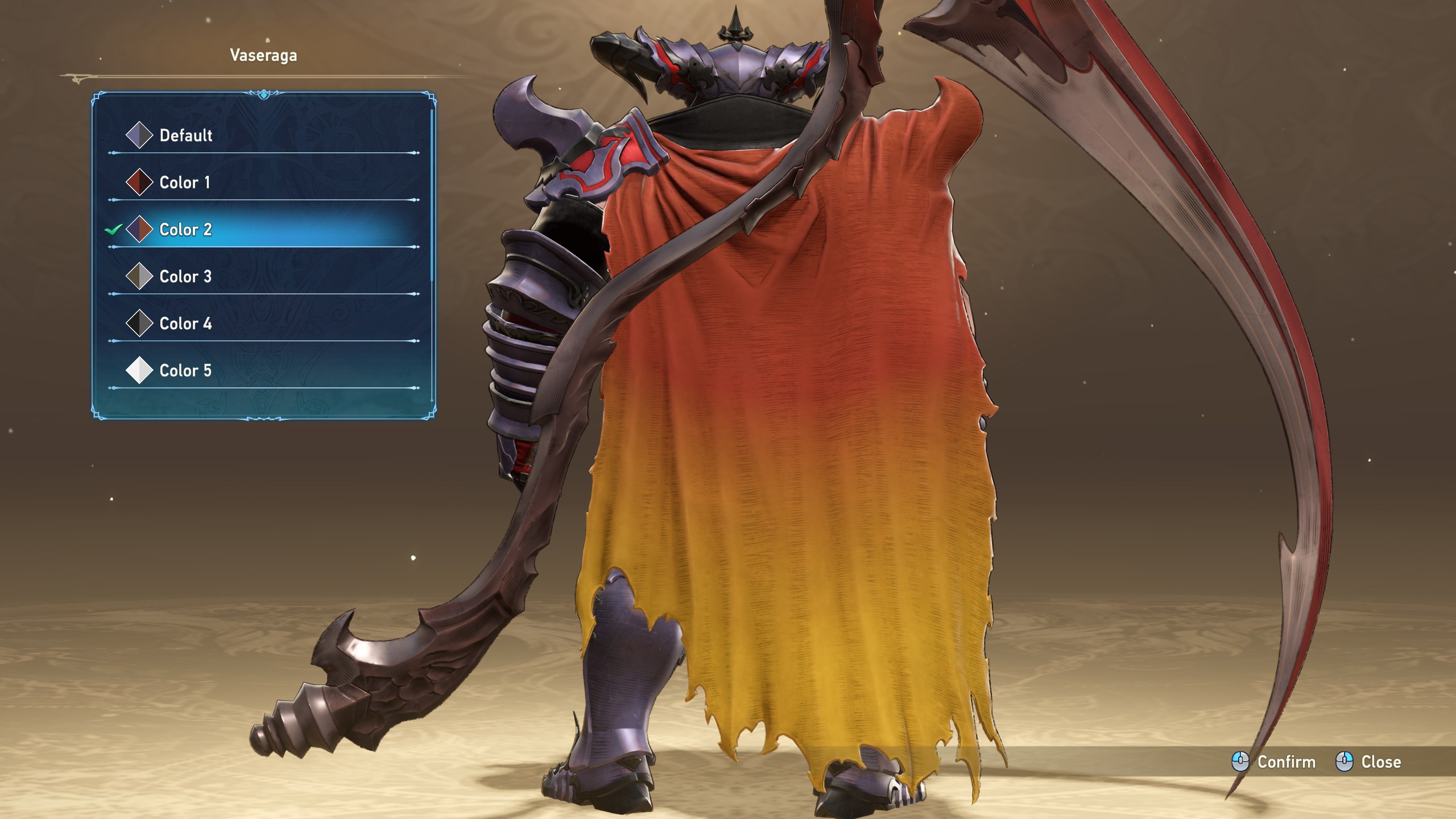Pick the Color 4 option
The width and height of the screenshot is (1456, 819).
click(185, 324)
